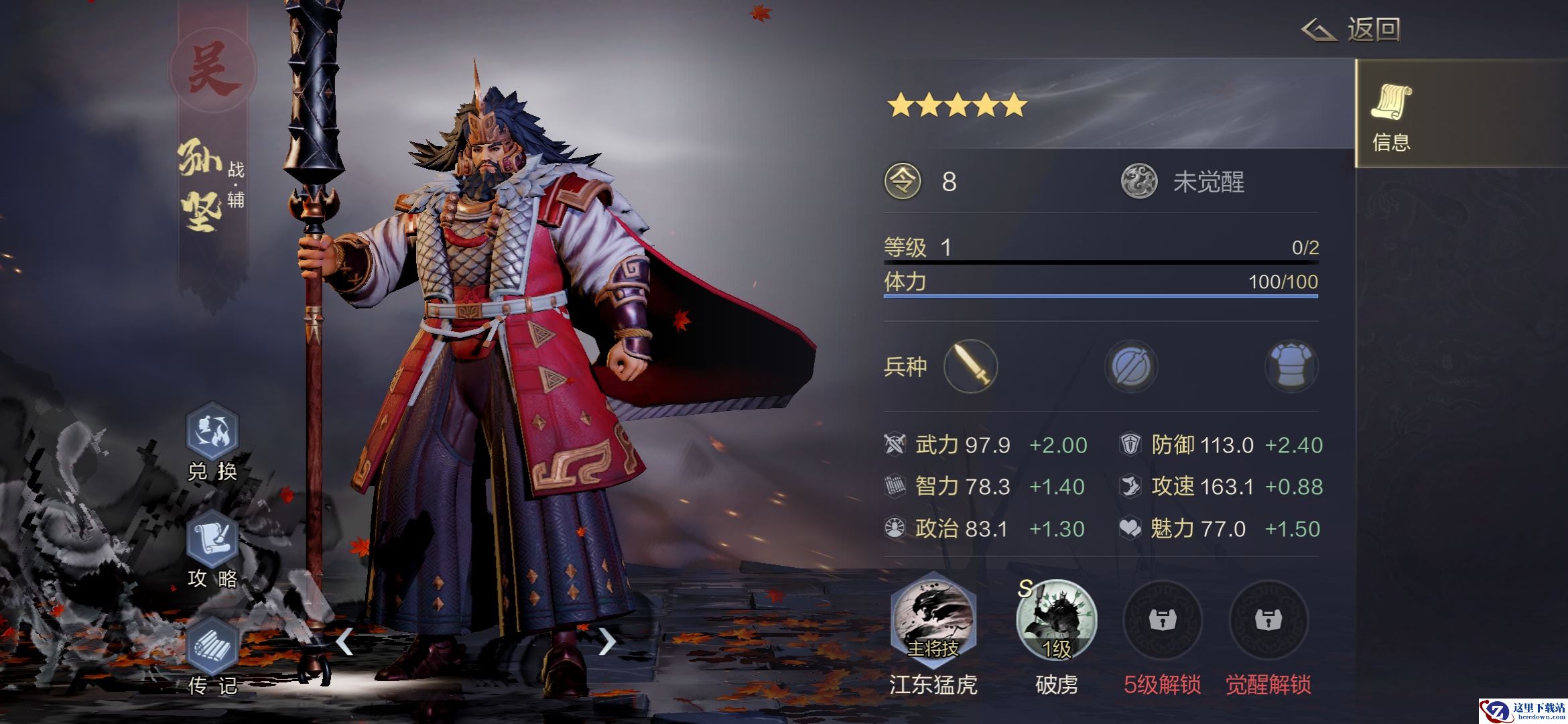Tap the locked 5级解锁 skill slot
The width and height of the screenshot is (1568, 724).
click(1162, 620)
